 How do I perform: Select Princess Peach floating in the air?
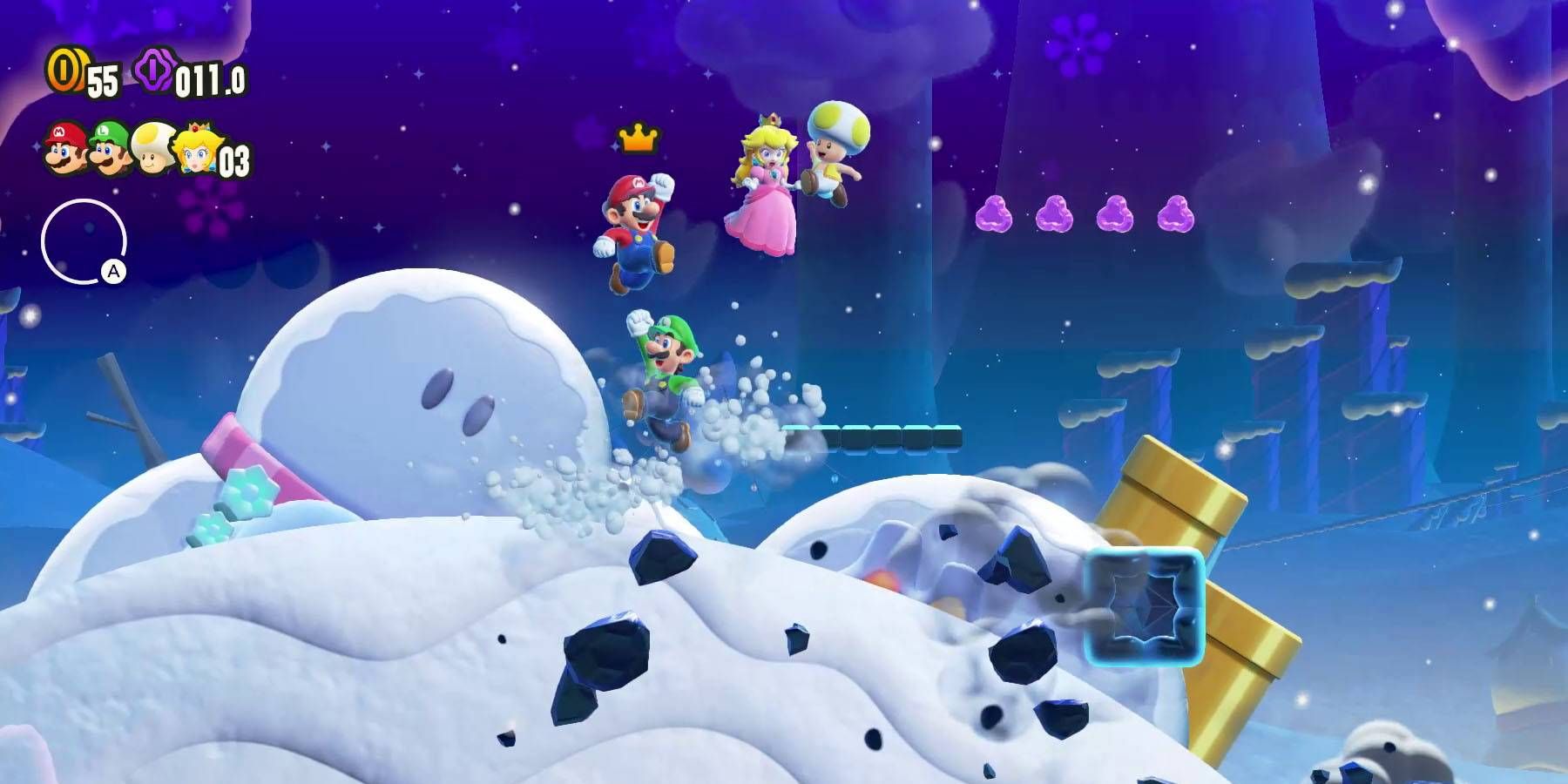coord(765,187)
